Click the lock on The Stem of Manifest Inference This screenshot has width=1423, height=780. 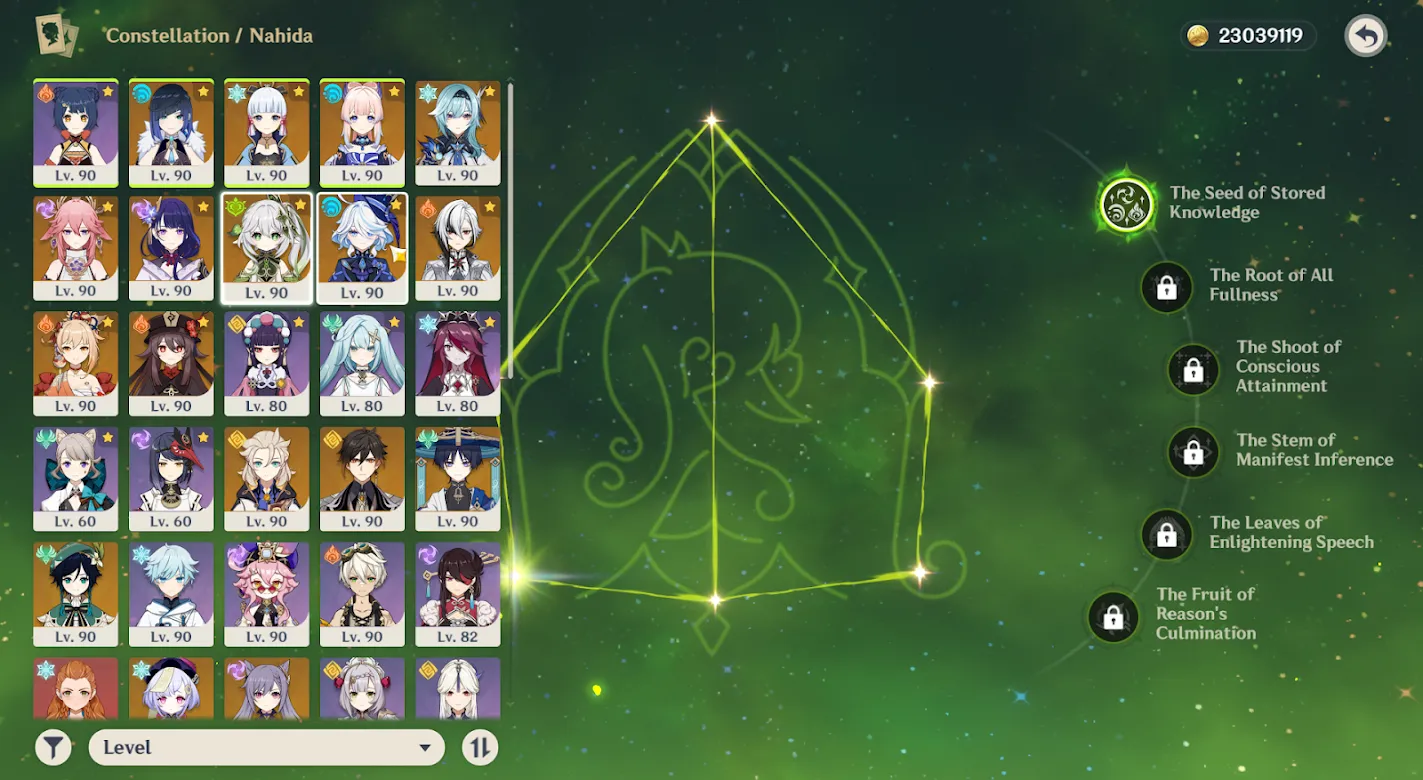point(1194,452)
